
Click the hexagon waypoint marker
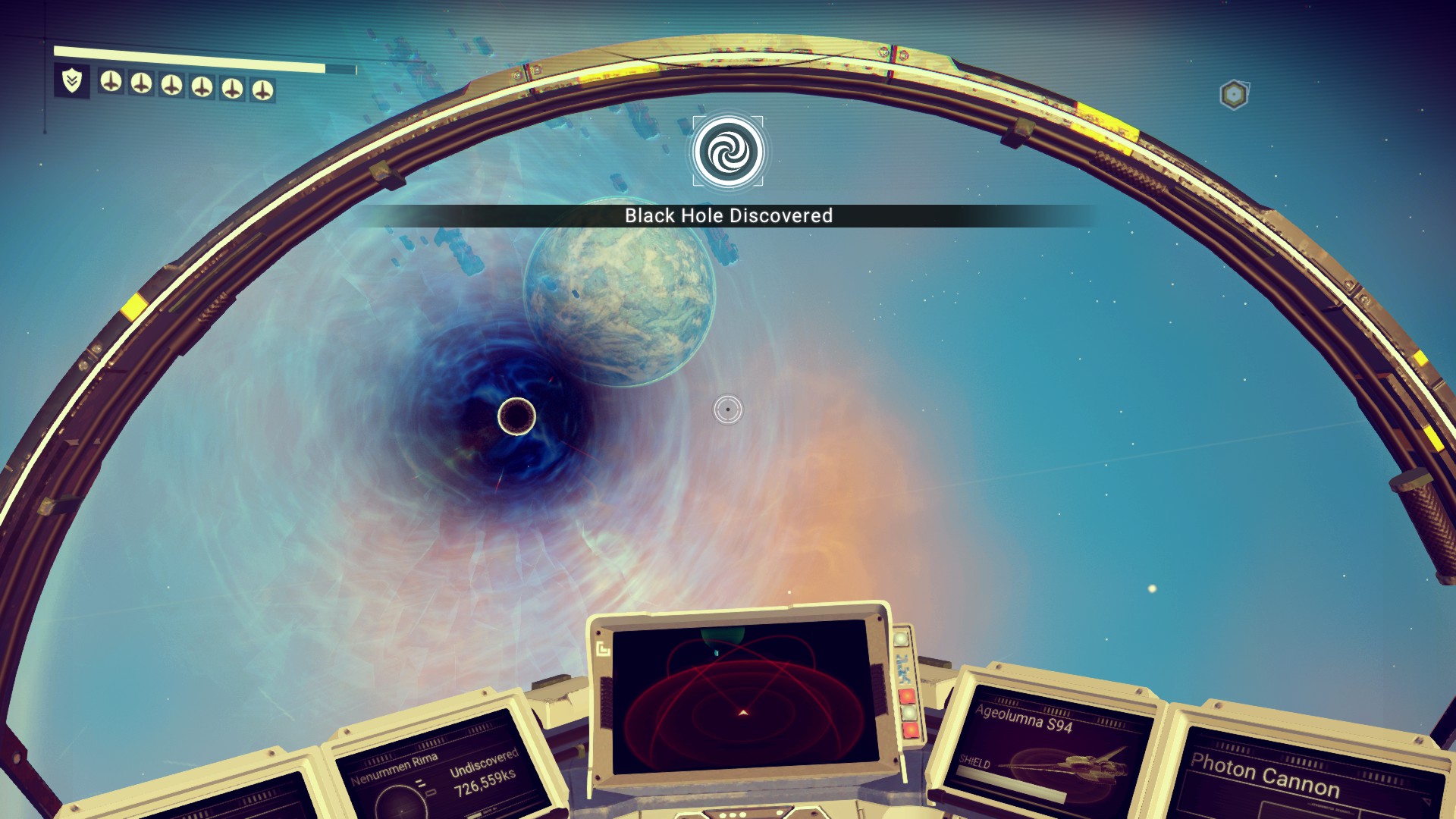coord(1234,95)
